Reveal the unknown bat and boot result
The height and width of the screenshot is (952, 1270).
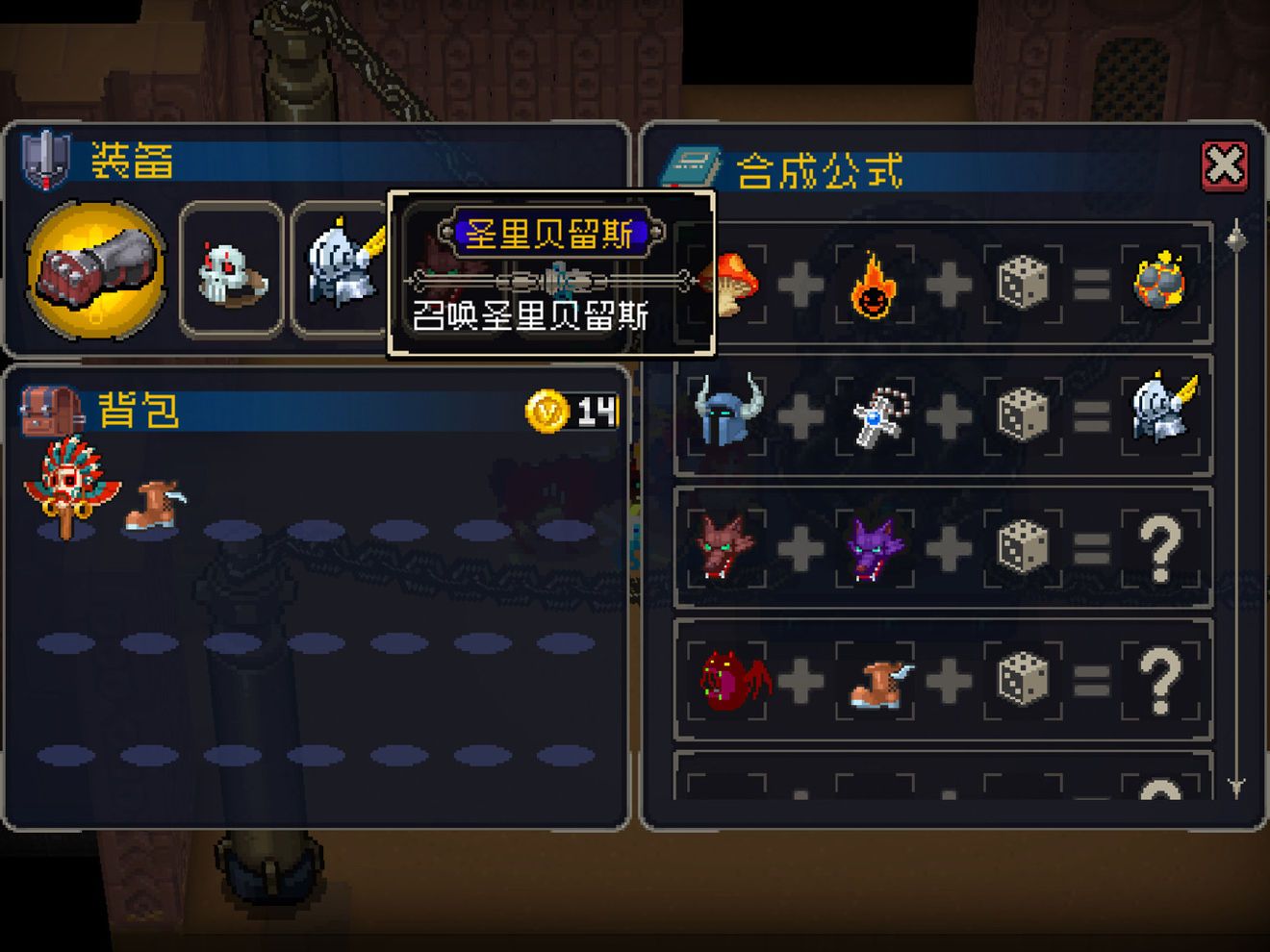coord(1160,680)
